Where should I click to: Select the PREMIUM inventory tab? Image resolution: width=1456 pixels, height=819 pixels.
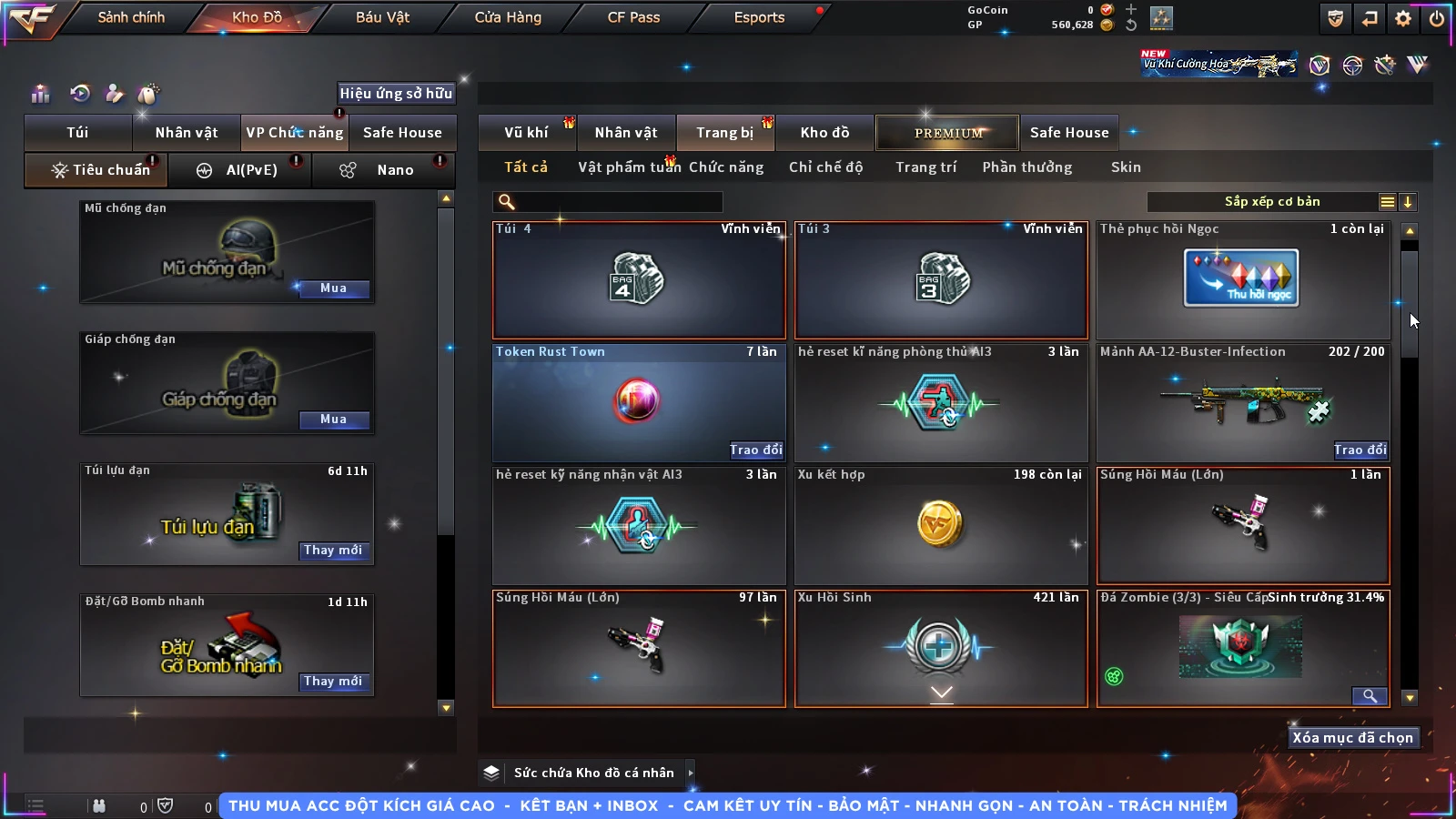947,133
